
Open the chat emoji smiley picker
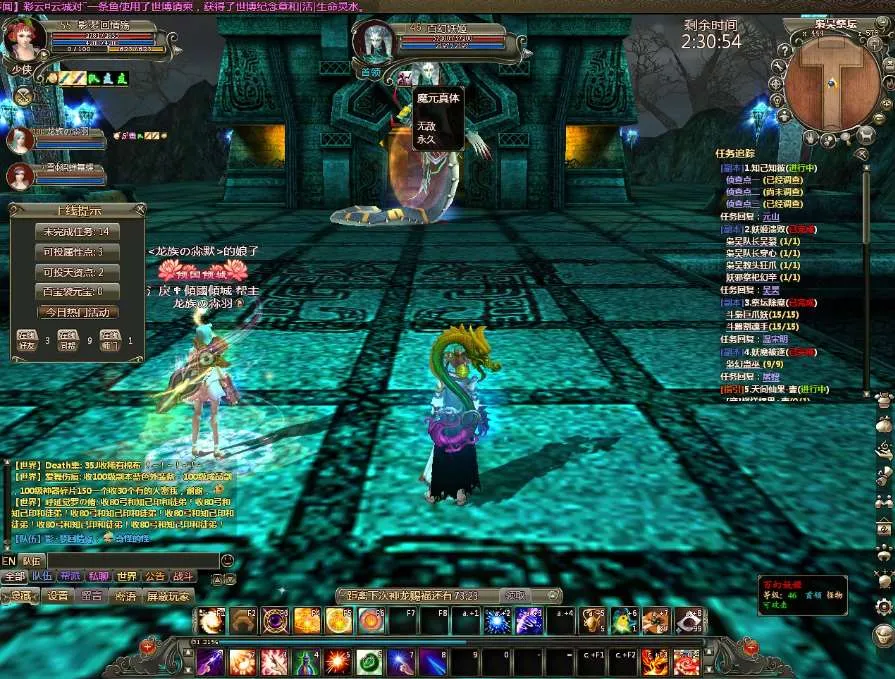coord(227,561)
